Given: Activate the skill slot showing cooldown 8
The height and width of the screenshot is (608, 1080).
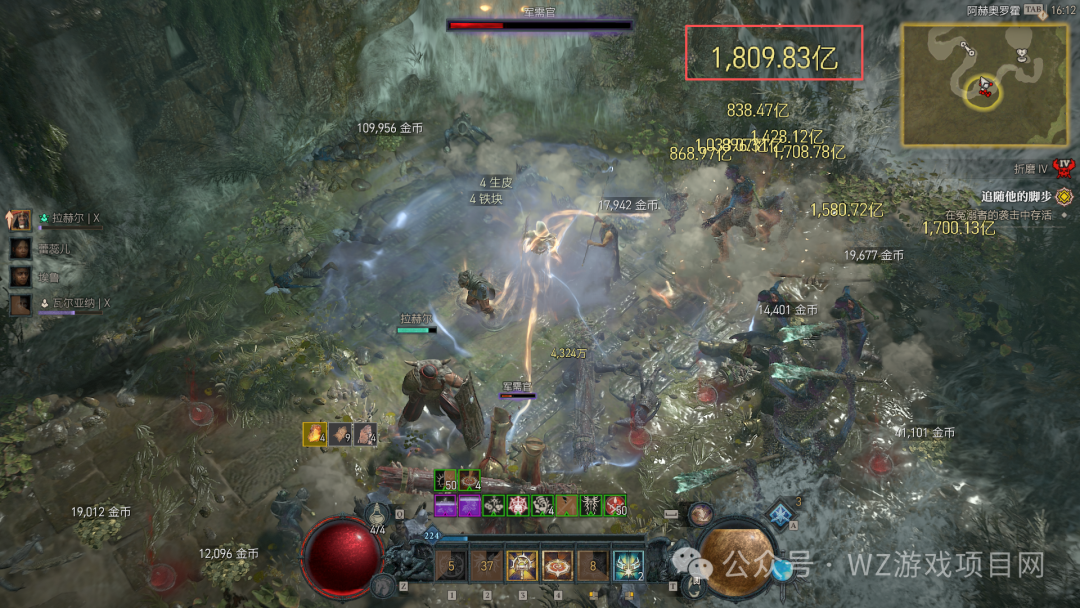Looking at the screenshot, I should coord(593,566).
